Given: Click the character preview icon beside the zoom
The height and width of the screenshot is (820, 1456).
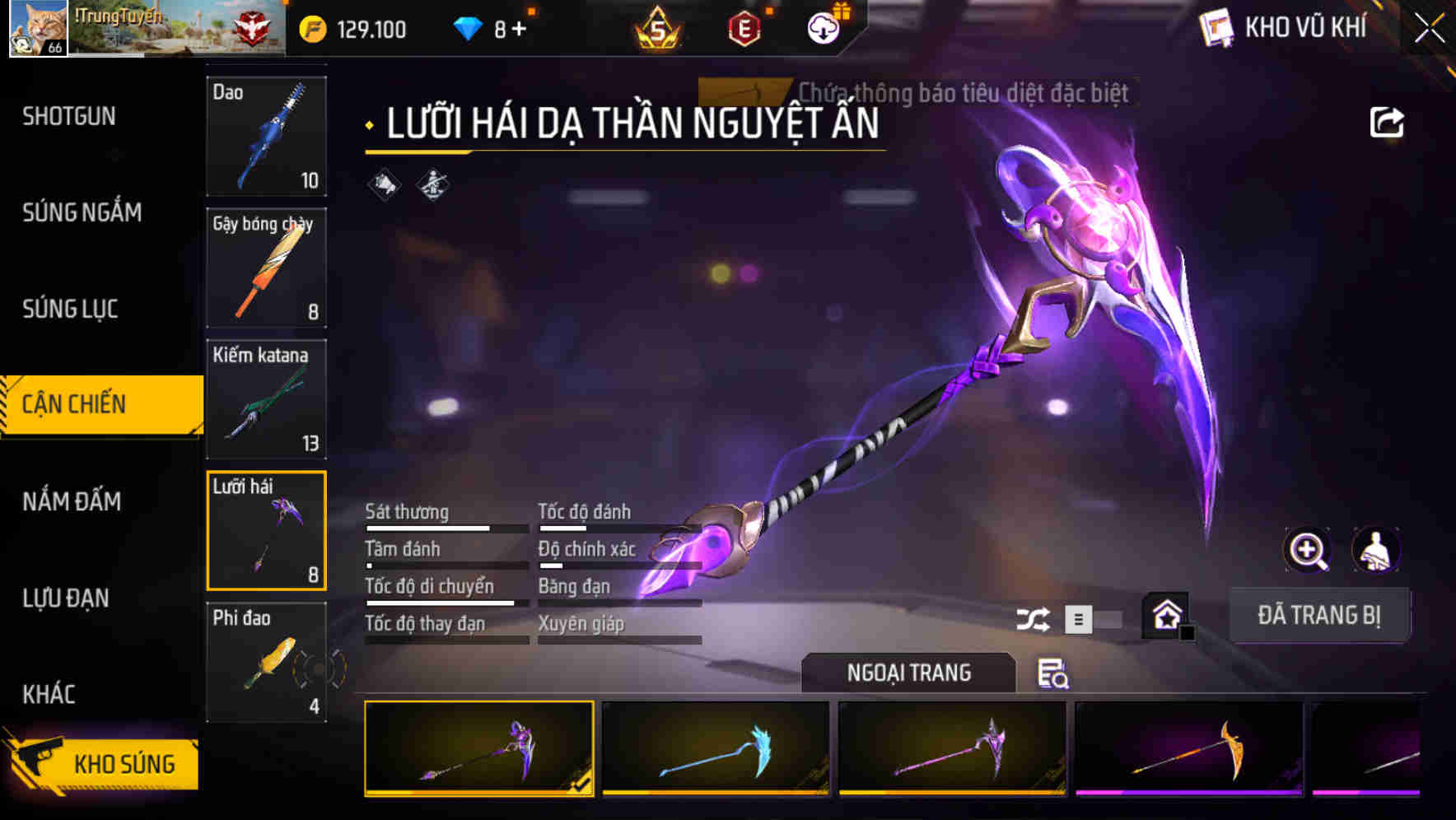Looking at the screenshot, I should (x=1375, y=550).
